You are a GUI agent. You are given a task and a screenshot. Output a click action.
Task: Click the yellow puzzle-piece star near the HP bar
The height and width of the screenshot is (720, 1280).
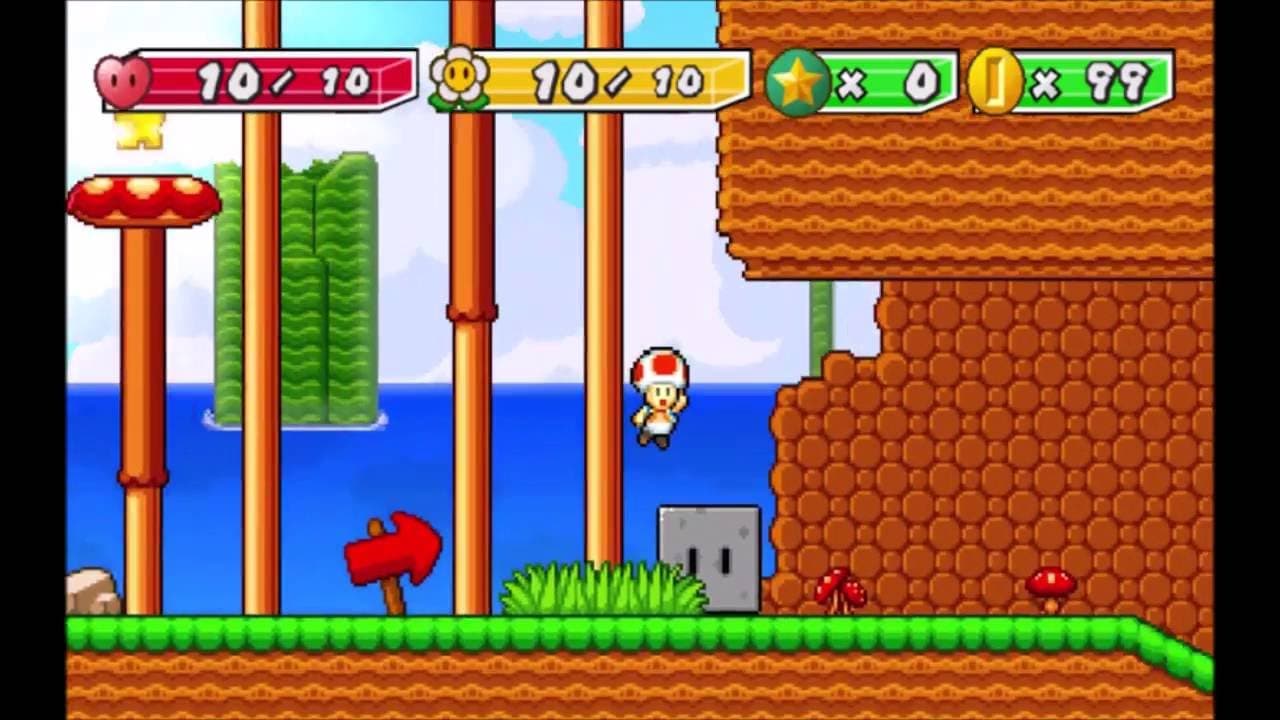[x=140, y=130]
